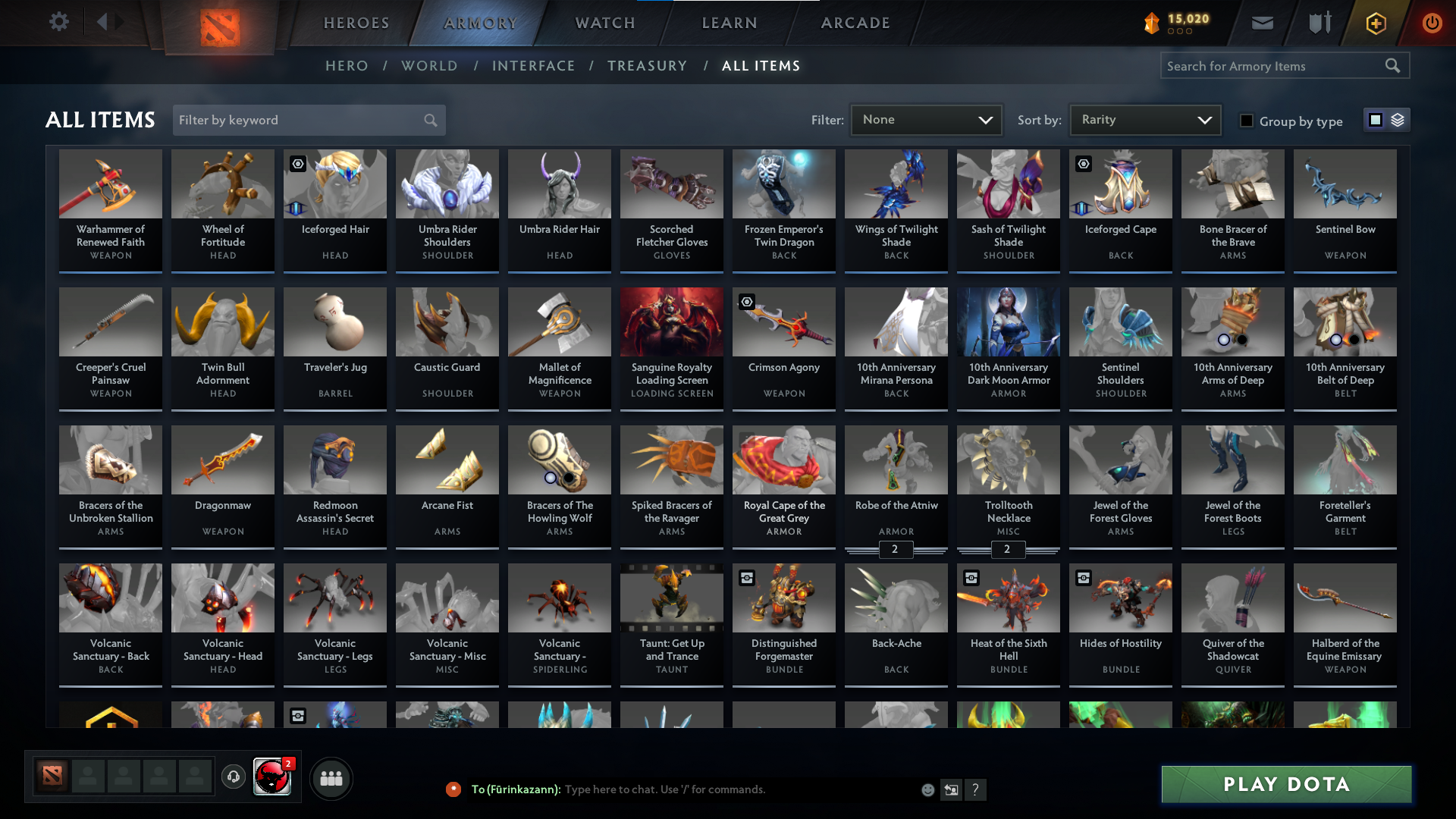Open the Sort by Rarity dropdown

pos(1144,119)
